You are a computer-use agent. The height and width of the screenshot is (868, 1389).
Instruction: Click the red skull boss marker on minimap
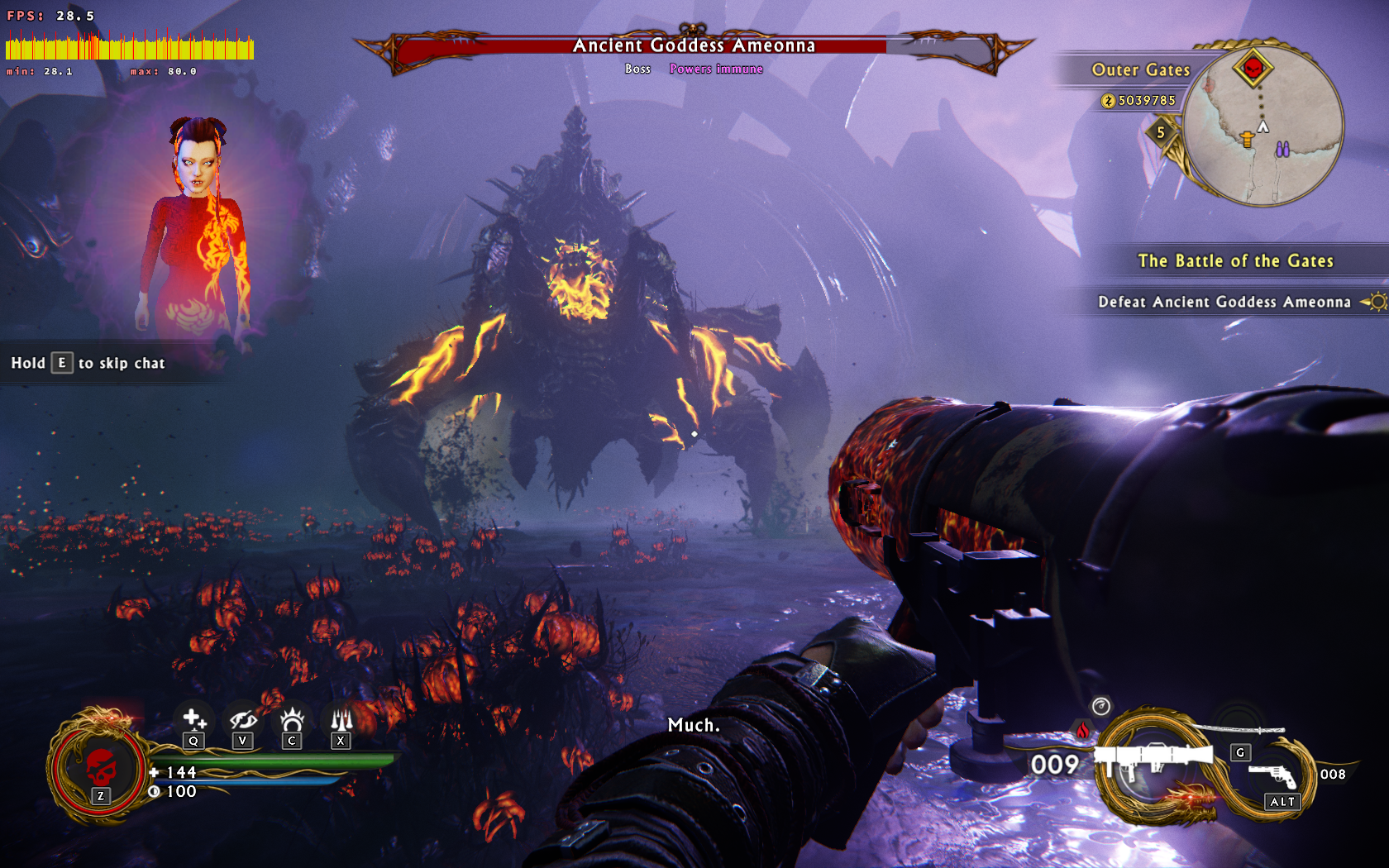coord(1253,69)
